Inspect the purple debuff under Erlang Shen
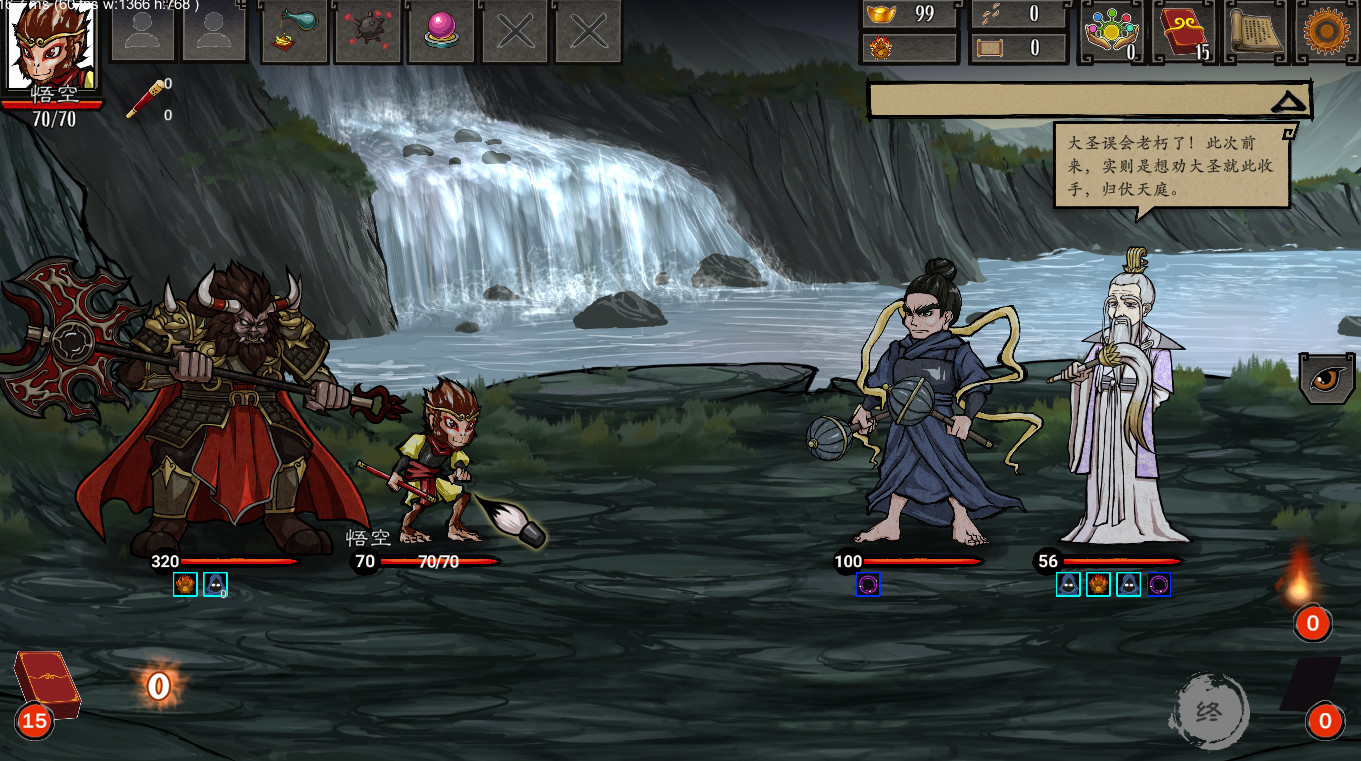 pyautogui.click(x=869, y=585)
